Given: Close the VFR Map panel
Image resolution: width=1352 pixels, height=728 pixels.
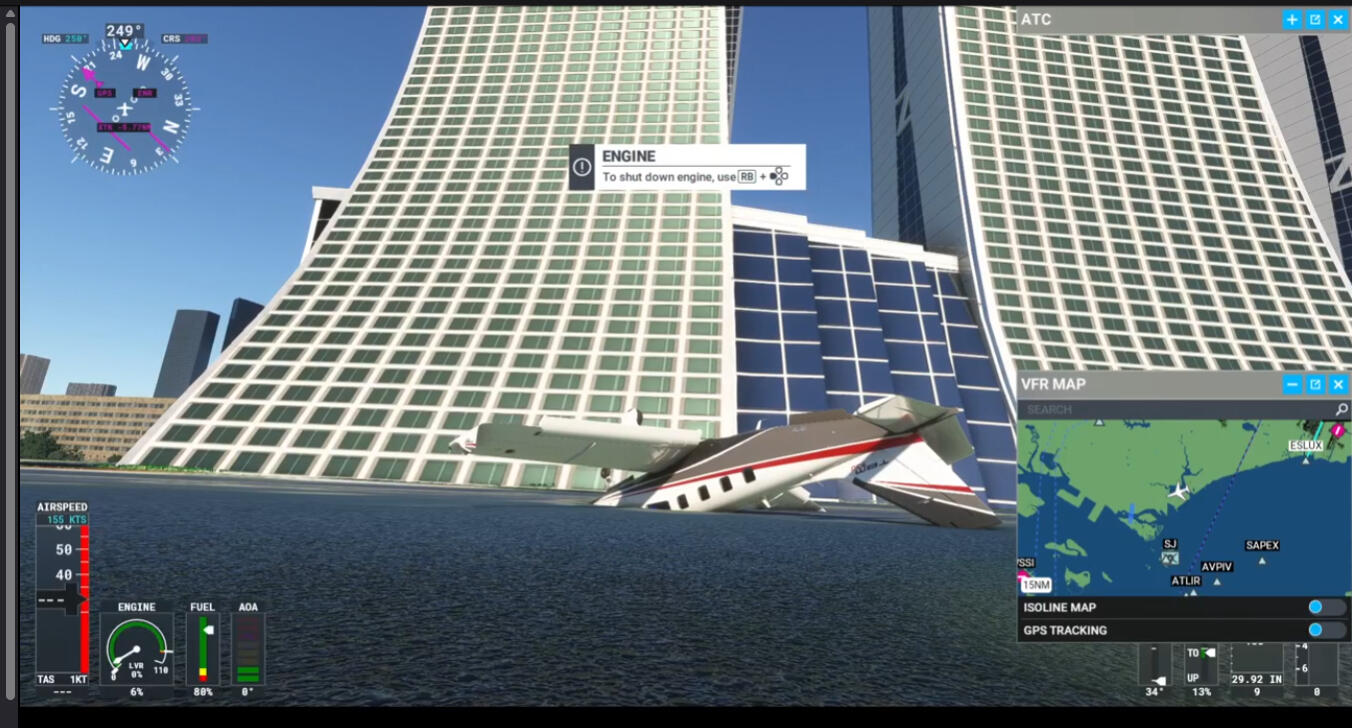Looking at the screenshot, I should (1338, 384).
